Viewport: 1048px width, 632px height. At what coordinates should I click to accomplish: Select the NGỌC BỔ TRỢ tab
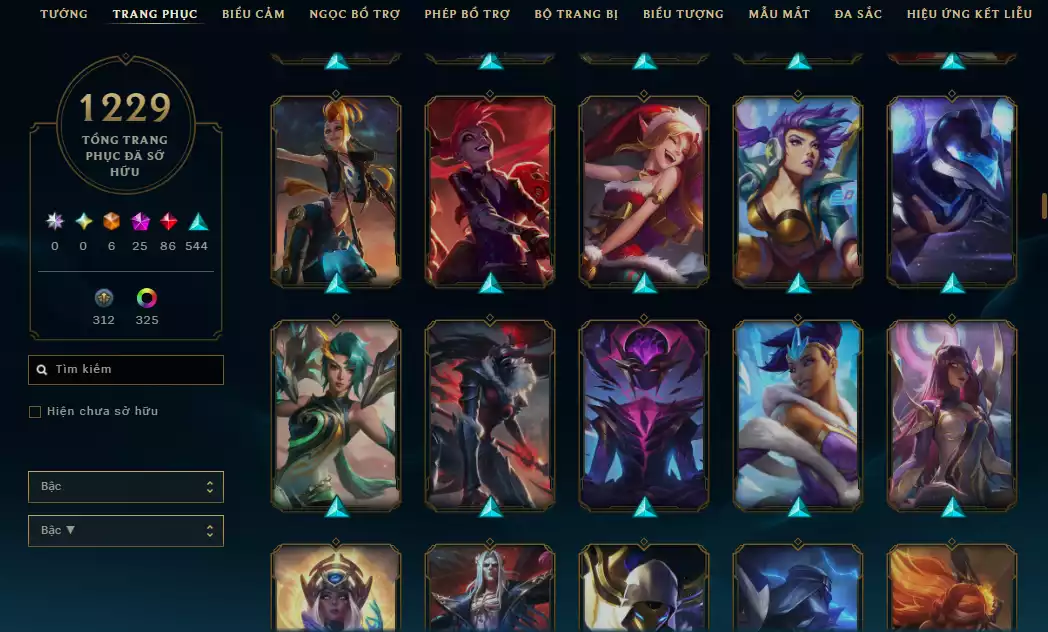pyautogui.click(x=354, y=14)
